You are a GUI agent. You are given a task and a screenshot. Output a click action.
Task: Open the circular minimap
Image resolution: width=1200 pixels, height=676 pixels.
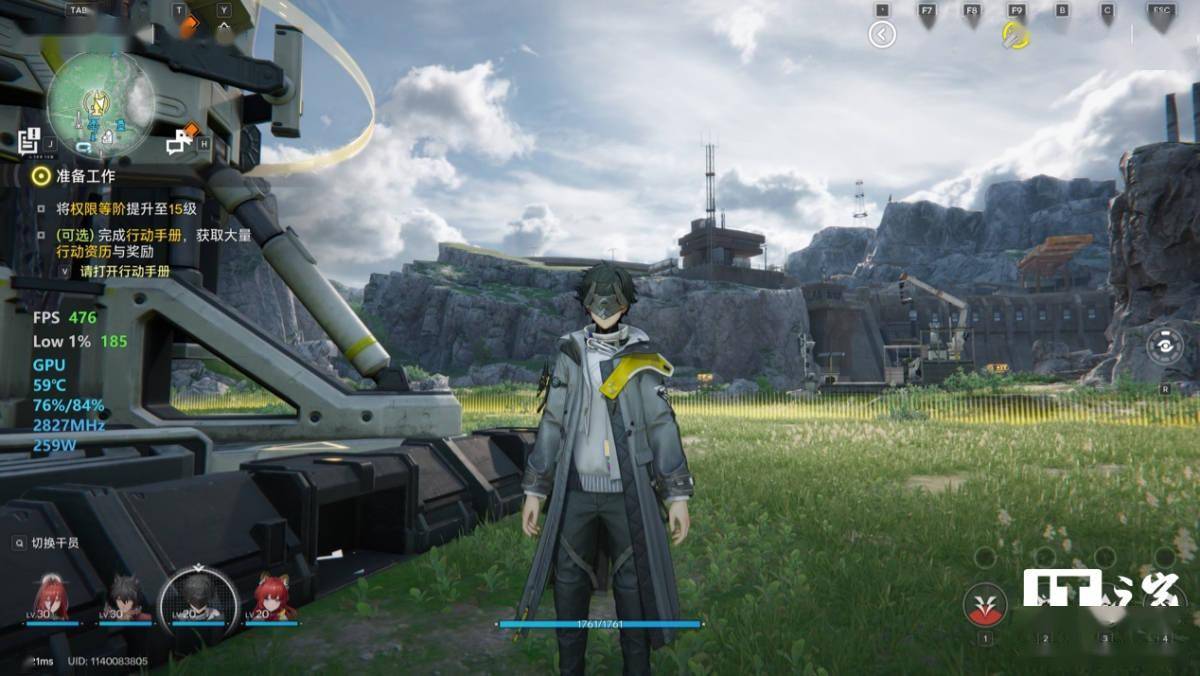coord(99,101)
